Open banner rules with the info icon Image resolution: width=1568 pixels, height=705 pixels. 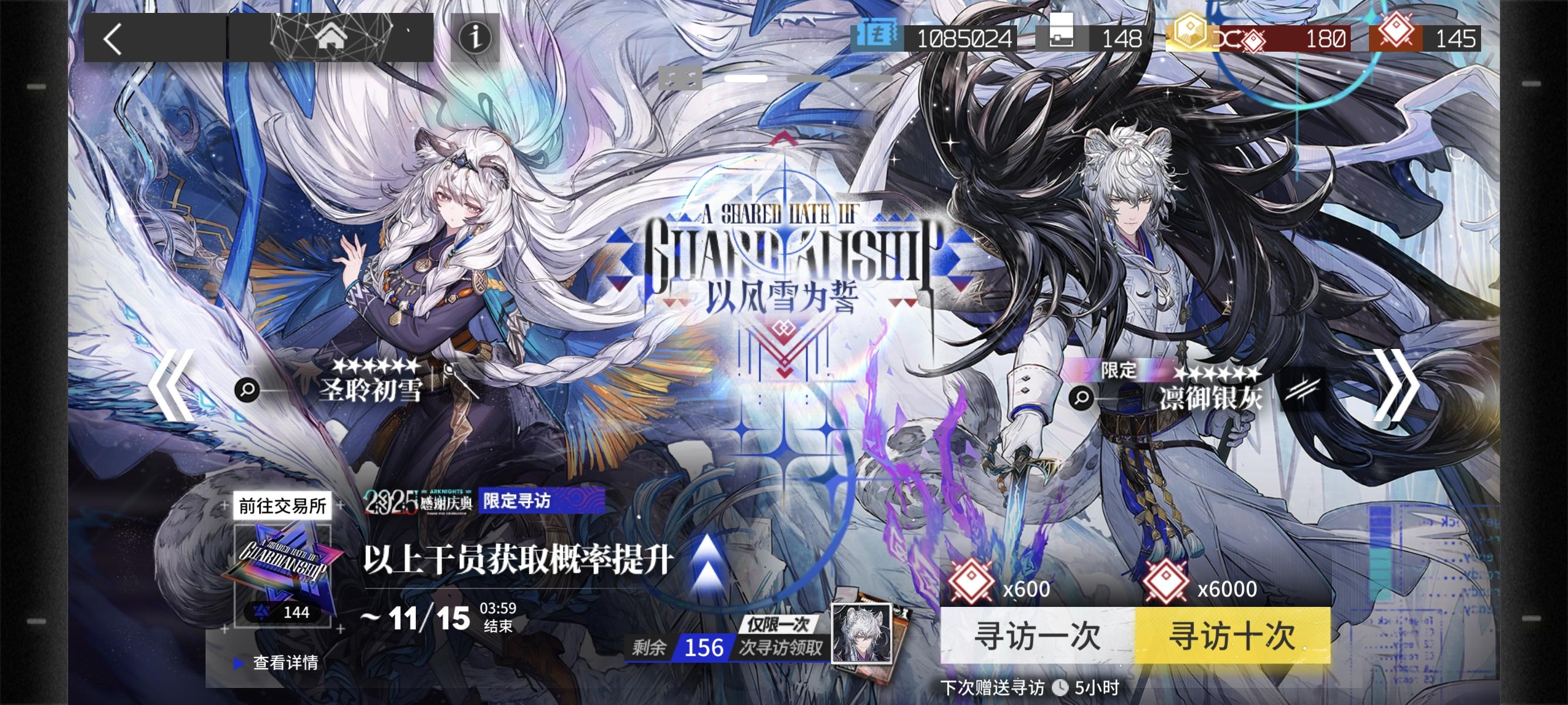click(x=477, y=38)
